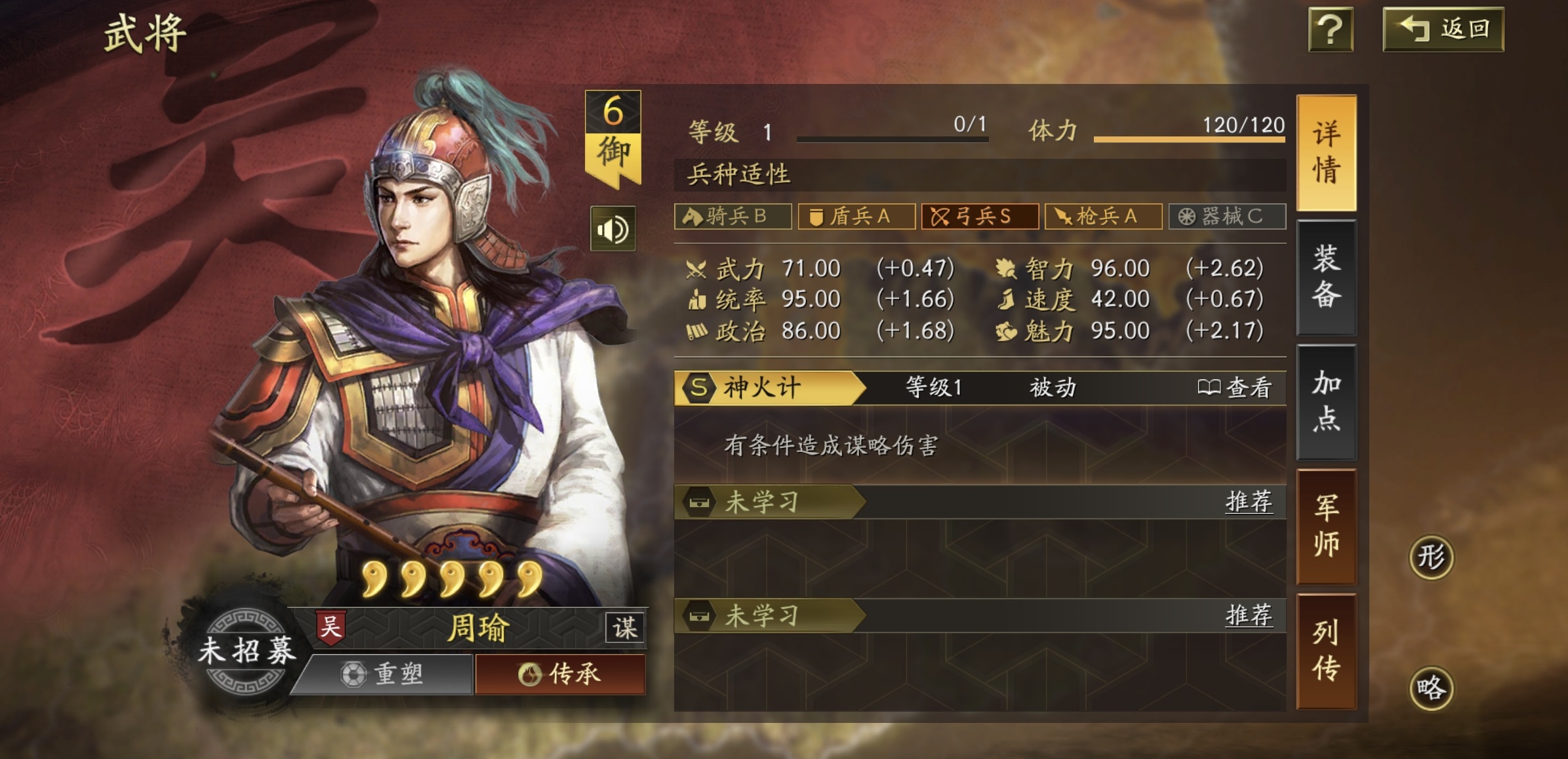1568x759 pixels.
Task: Select the 枪兵 A spearman aptitude
Action: click(x=1103, y=216)
